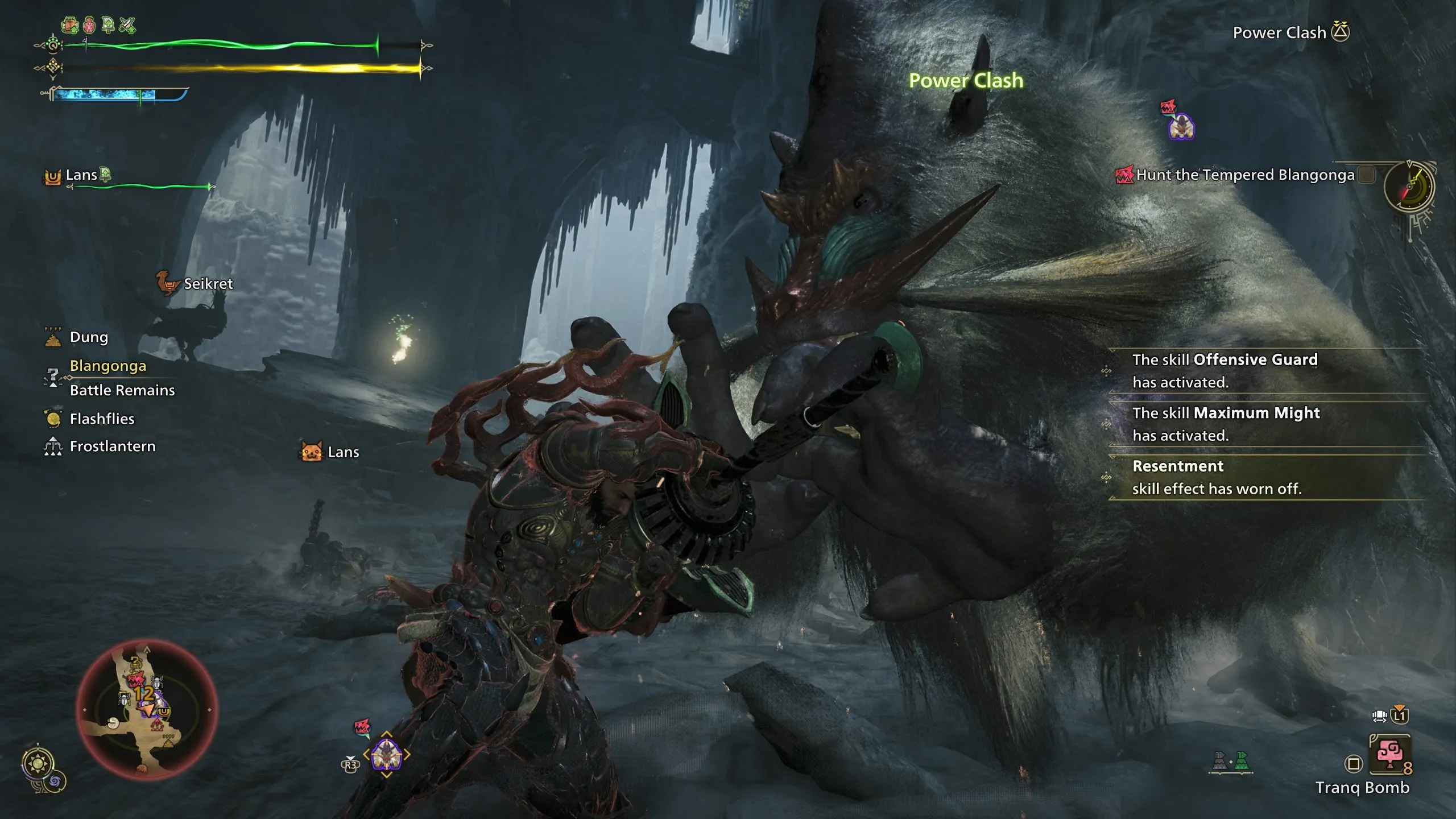Click the Dung material pickup icon
This screenshot has width=1456, height=819.
(52, 336)
